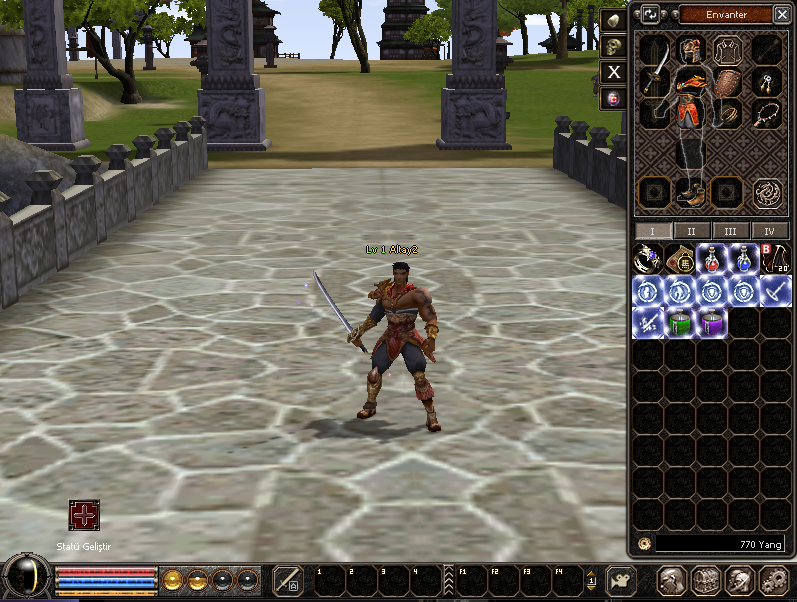Select the green jar item
Viewport: 797px width, 602px height.
pos(680,323)
